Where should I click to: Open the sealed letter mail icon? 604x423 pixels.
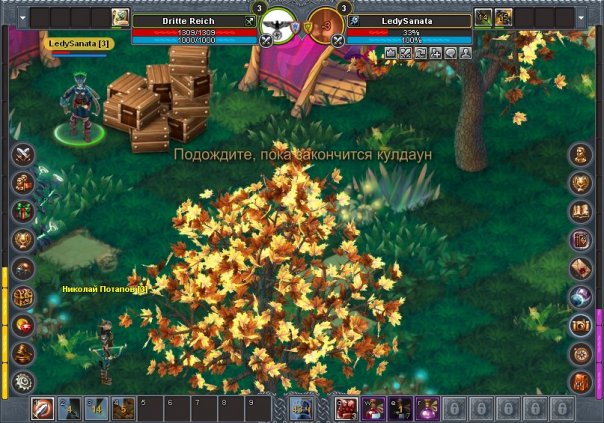581,268
